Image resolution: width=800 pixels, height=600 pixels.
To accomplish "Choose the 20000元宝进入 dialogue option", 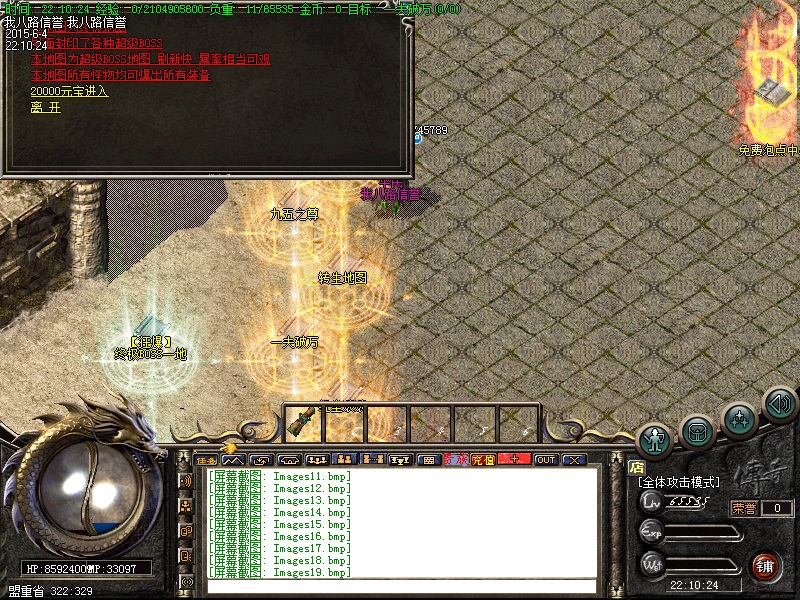I will click(69, 91).
